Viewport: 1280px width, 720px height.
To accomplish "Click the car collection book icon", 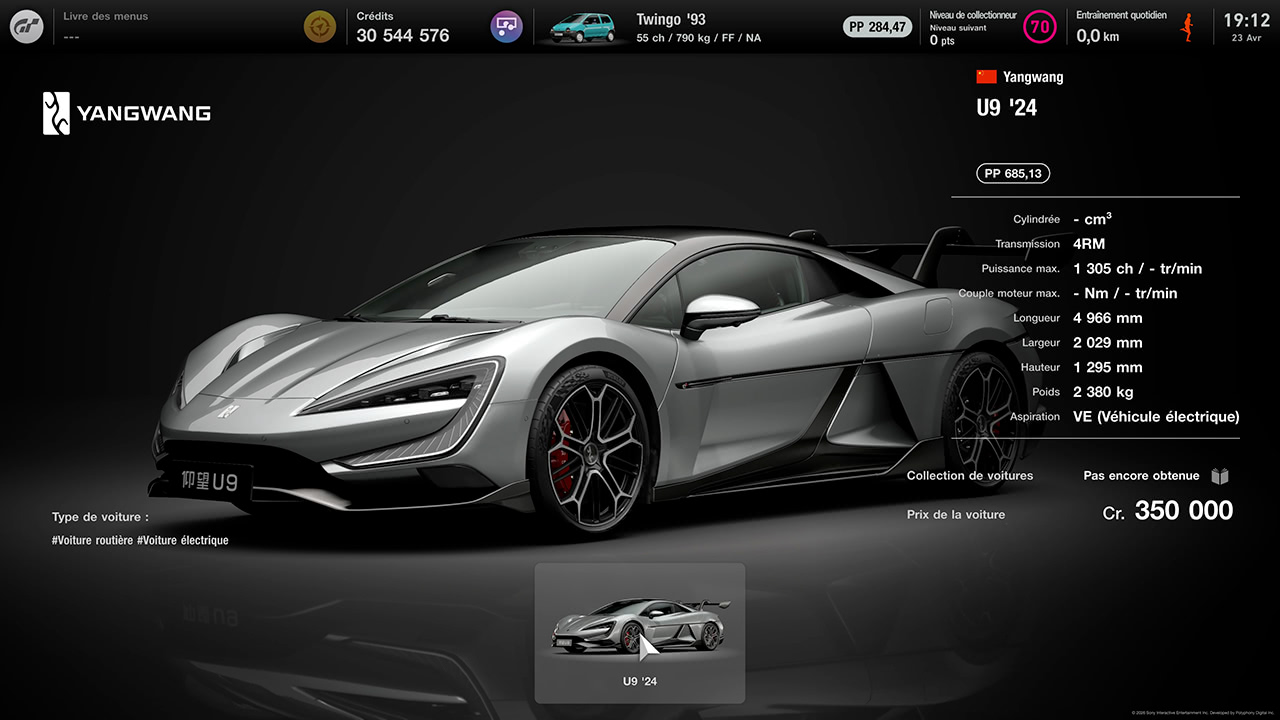I will (1220, 476).
